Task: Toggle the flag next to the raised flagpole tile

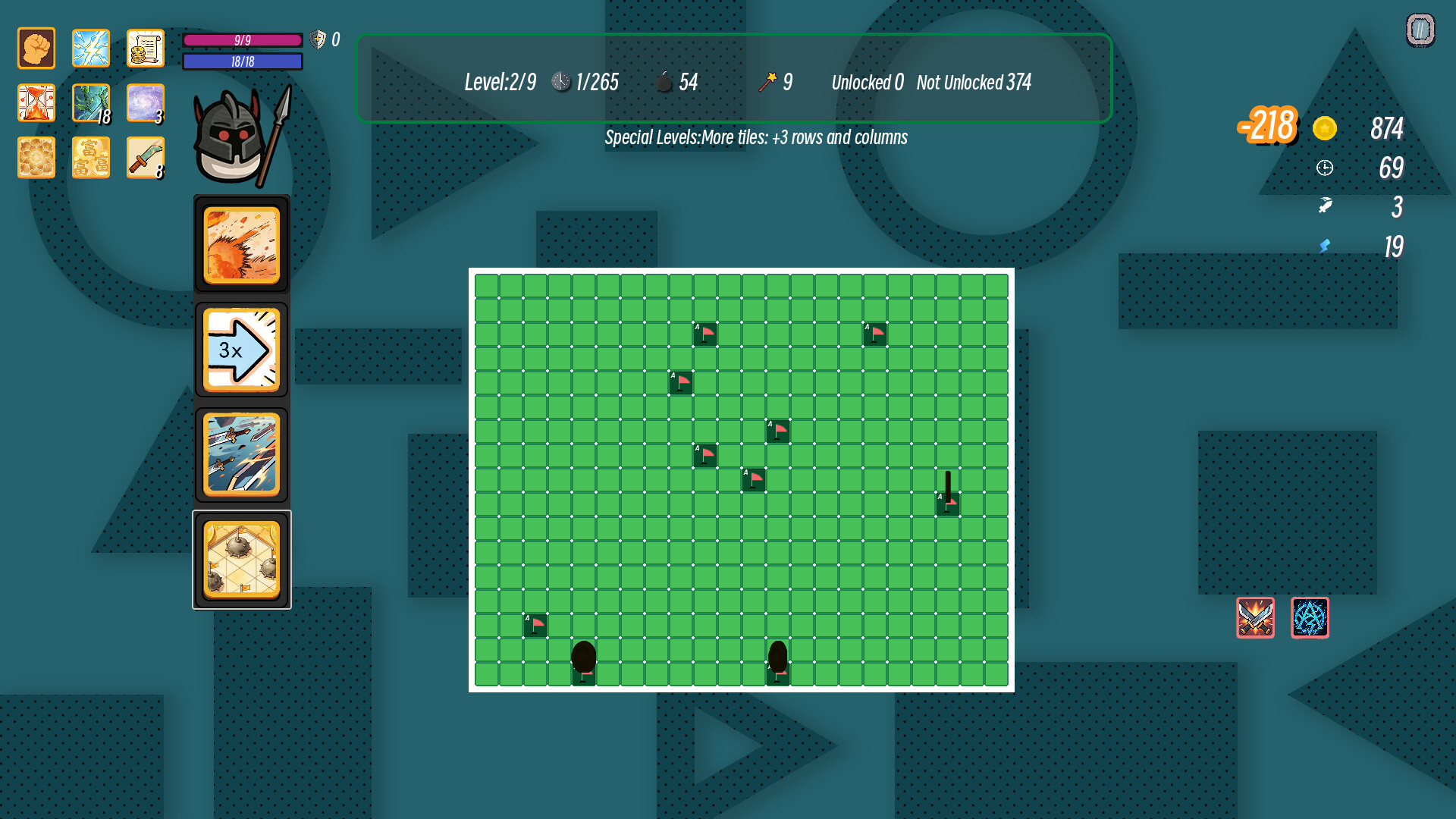Action: [x=947, y=503]
